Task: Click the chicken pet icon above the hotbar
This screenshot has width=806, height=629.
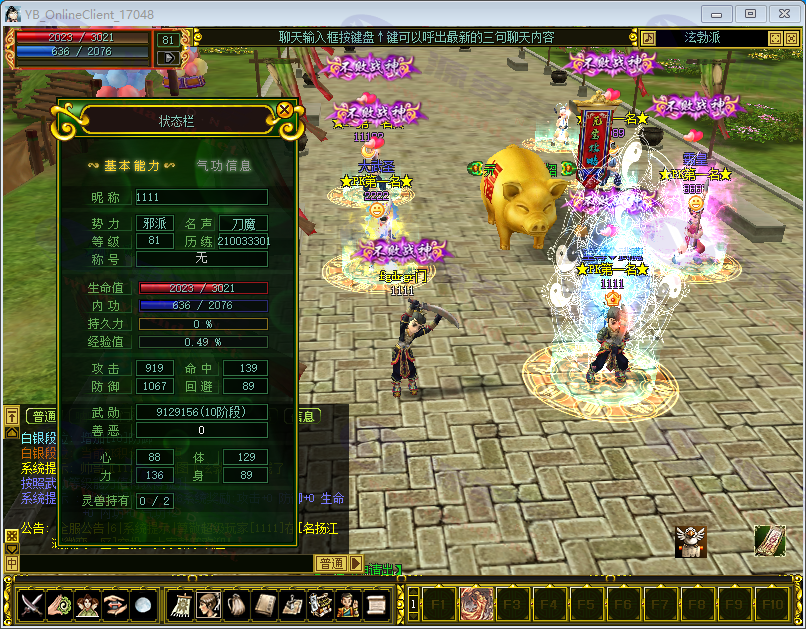Action: click(691, 541)
